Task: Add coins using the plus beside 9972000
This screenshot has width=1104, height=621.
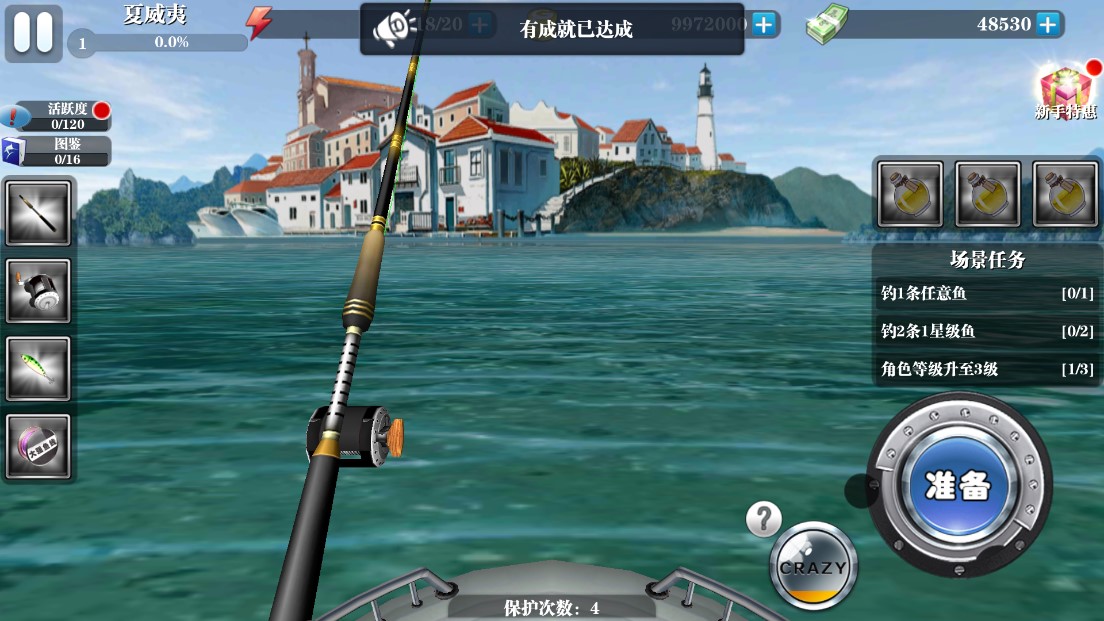Action: pyautogui.click(x=764, y=24)
